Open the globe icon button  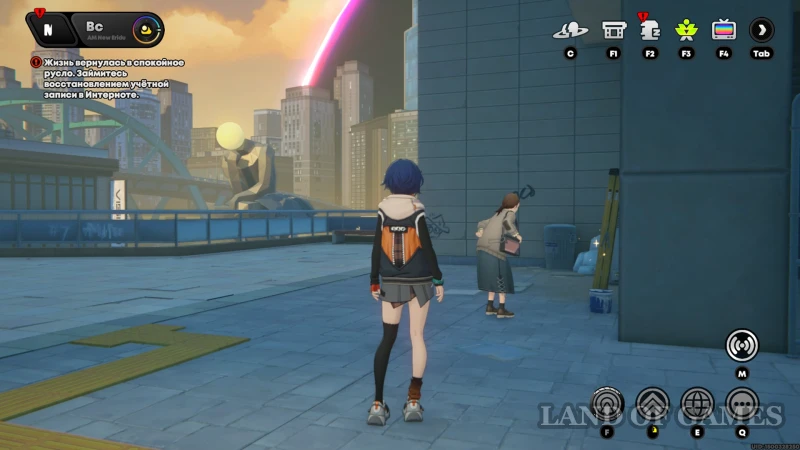697,404
